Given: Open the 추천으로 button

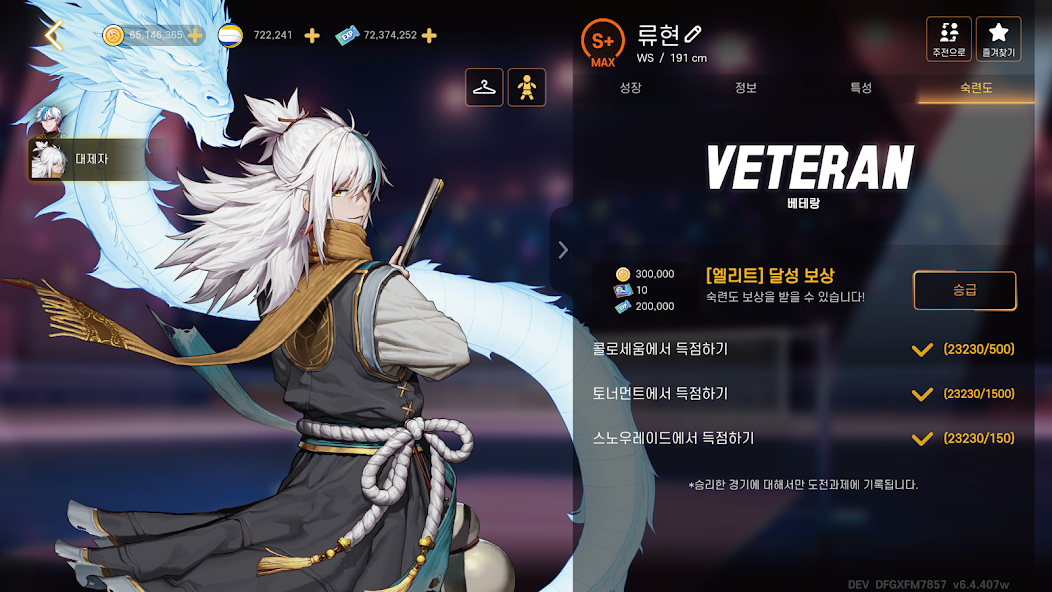Looking at the screenshot, I should (x=948, y=39).
